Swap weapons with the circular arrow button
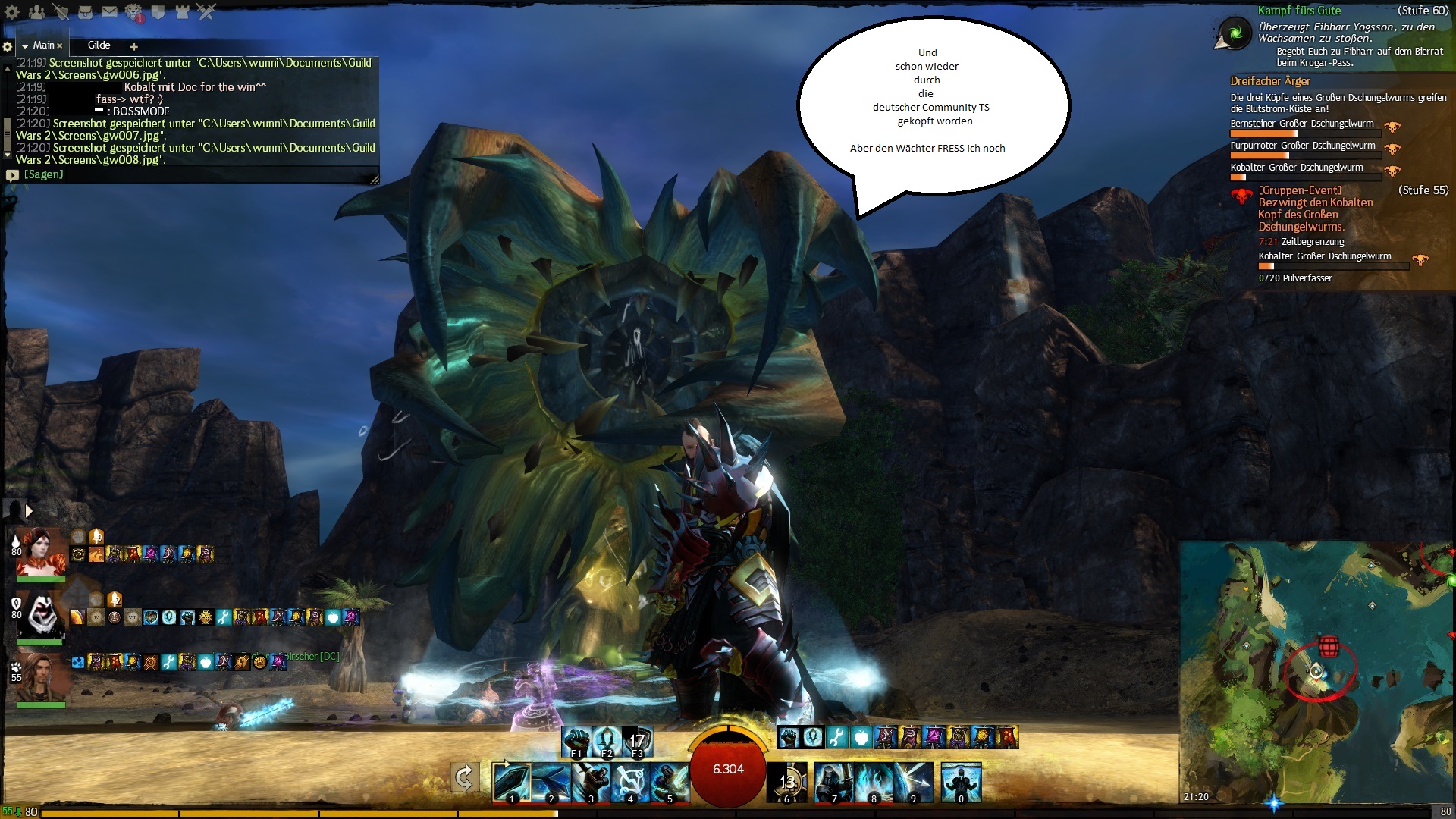The width and height of the screenshot is (1456, 819). (x=464, y=778)
